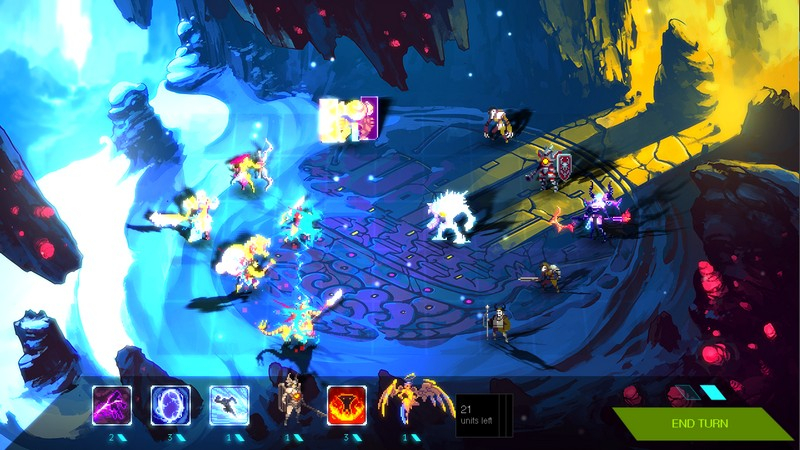
Task: Choose the blue swirling portal spell card
Action: [169, 405]
